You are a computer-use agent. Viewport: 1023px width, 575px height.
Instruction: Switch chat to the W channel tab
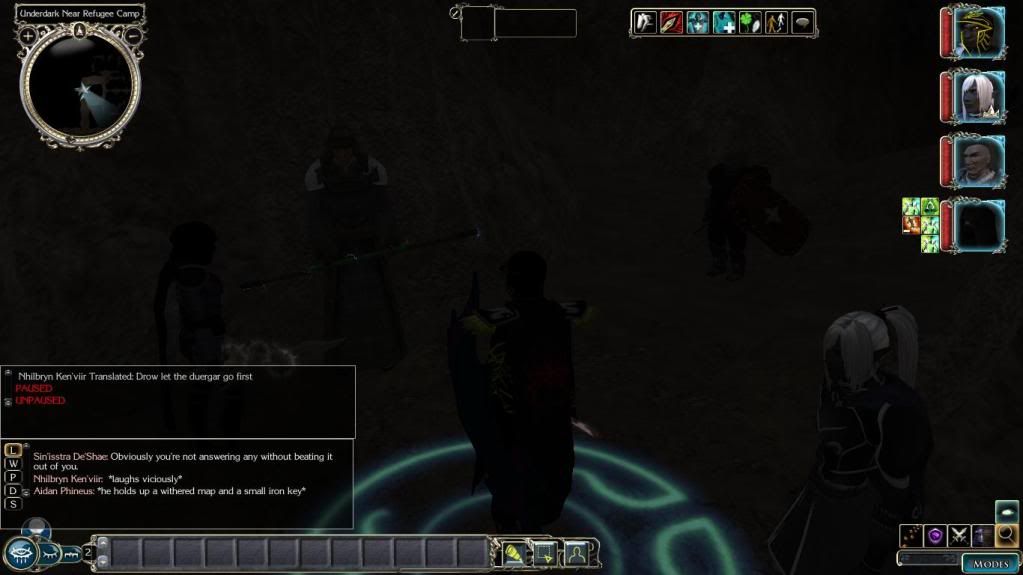[x=13, y=464]
